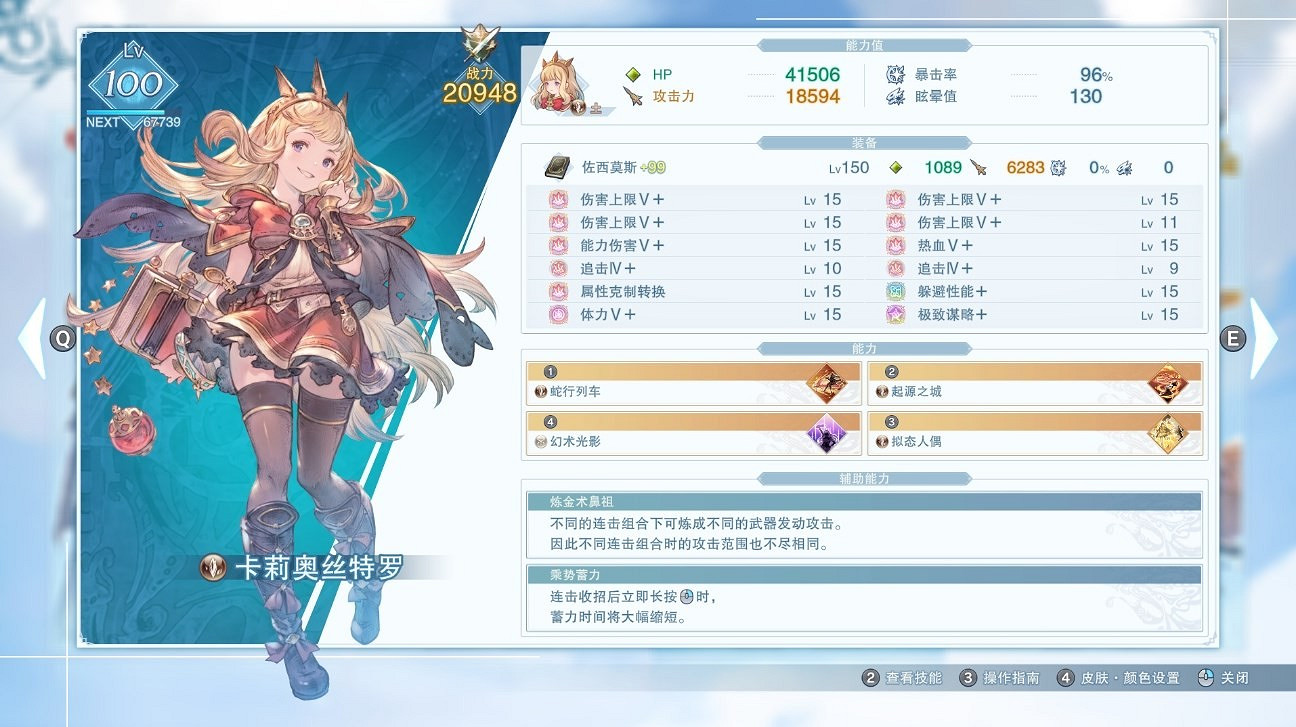
Task: Click the 佐西莫斯 weapon book icon
Action: [556, 167]
